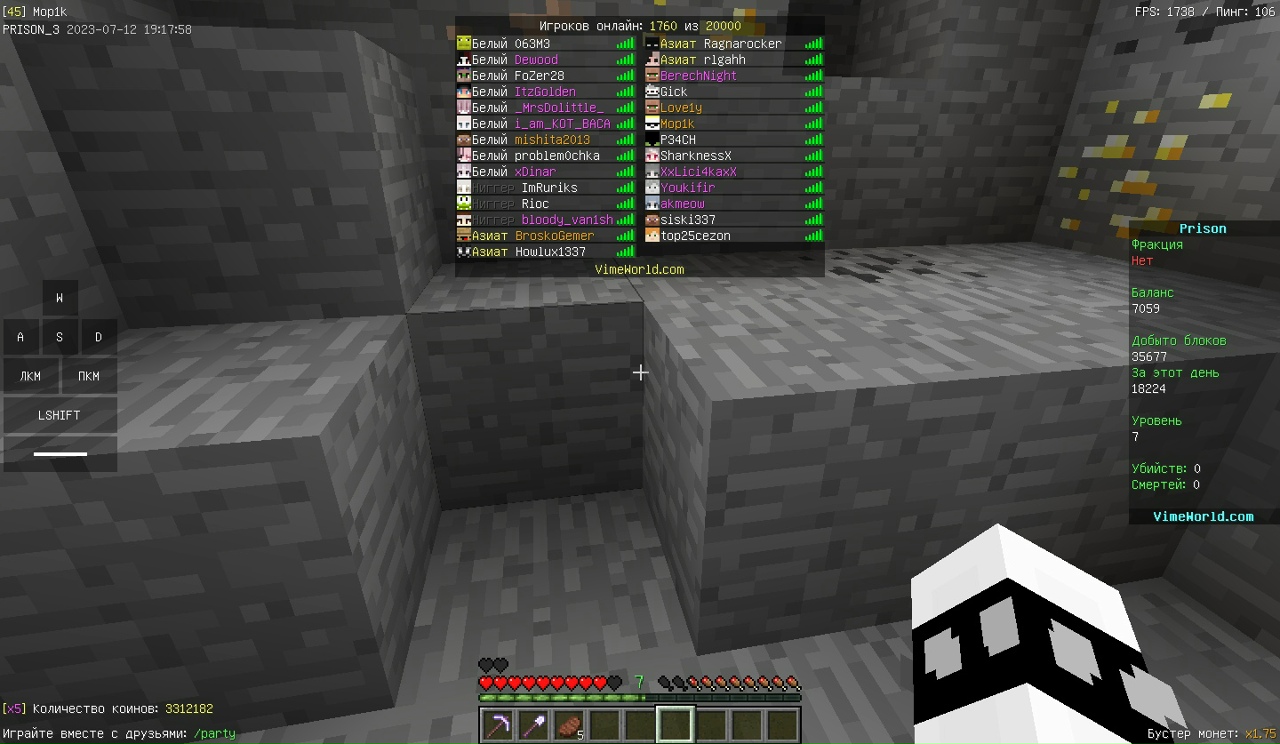This screenshot has width=1280, height=744.
Task: Select the shovel in the second hotbar slot
Action: 531,723
